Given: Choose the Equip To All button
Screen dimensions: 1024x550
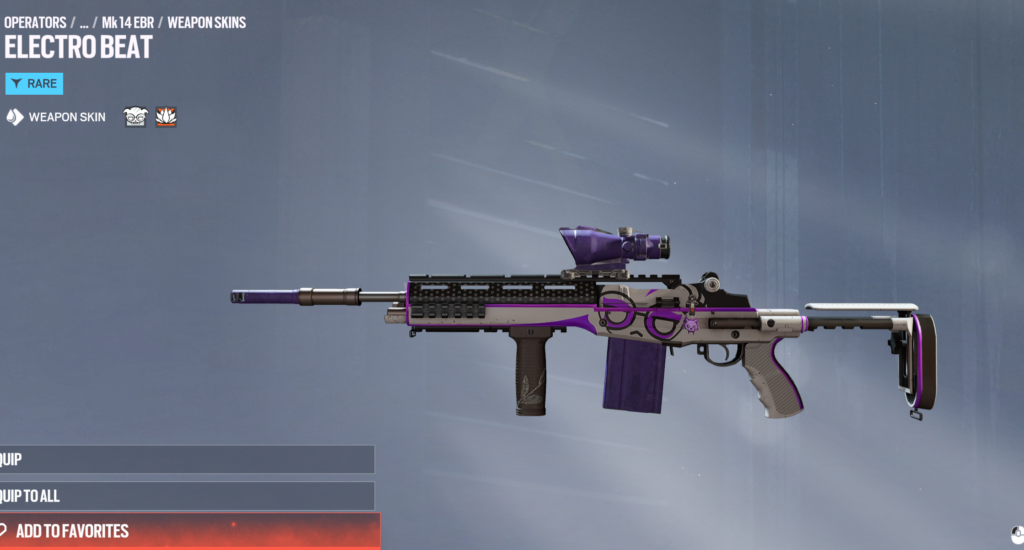Looking at the screenshot, I should (x=187, y=496).
